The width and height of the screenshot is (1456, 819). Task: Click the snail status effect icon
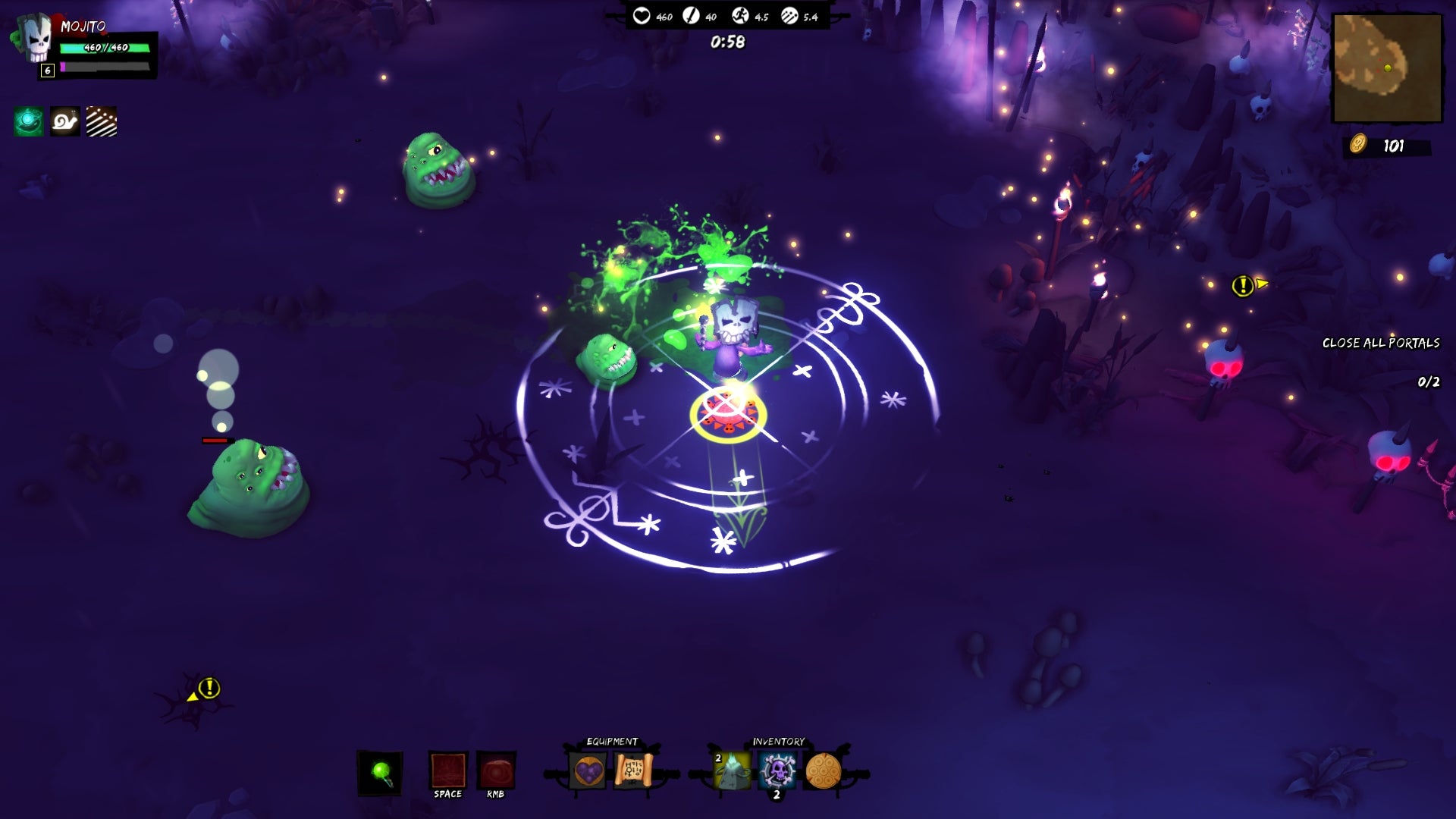click(x=65, y=121)
